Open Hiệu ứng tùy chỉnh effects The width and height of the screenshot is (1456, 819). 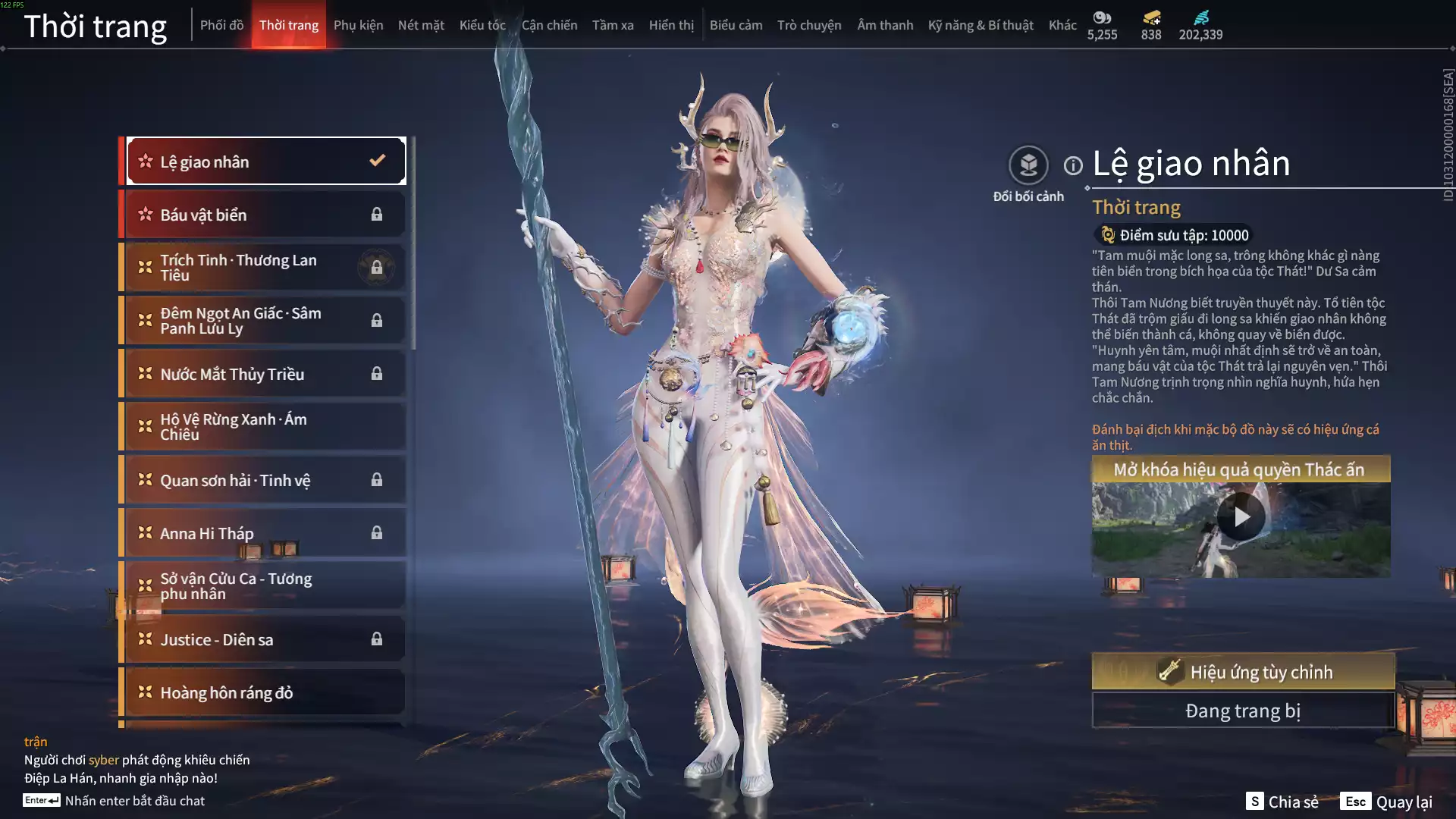click(1243, 672)
